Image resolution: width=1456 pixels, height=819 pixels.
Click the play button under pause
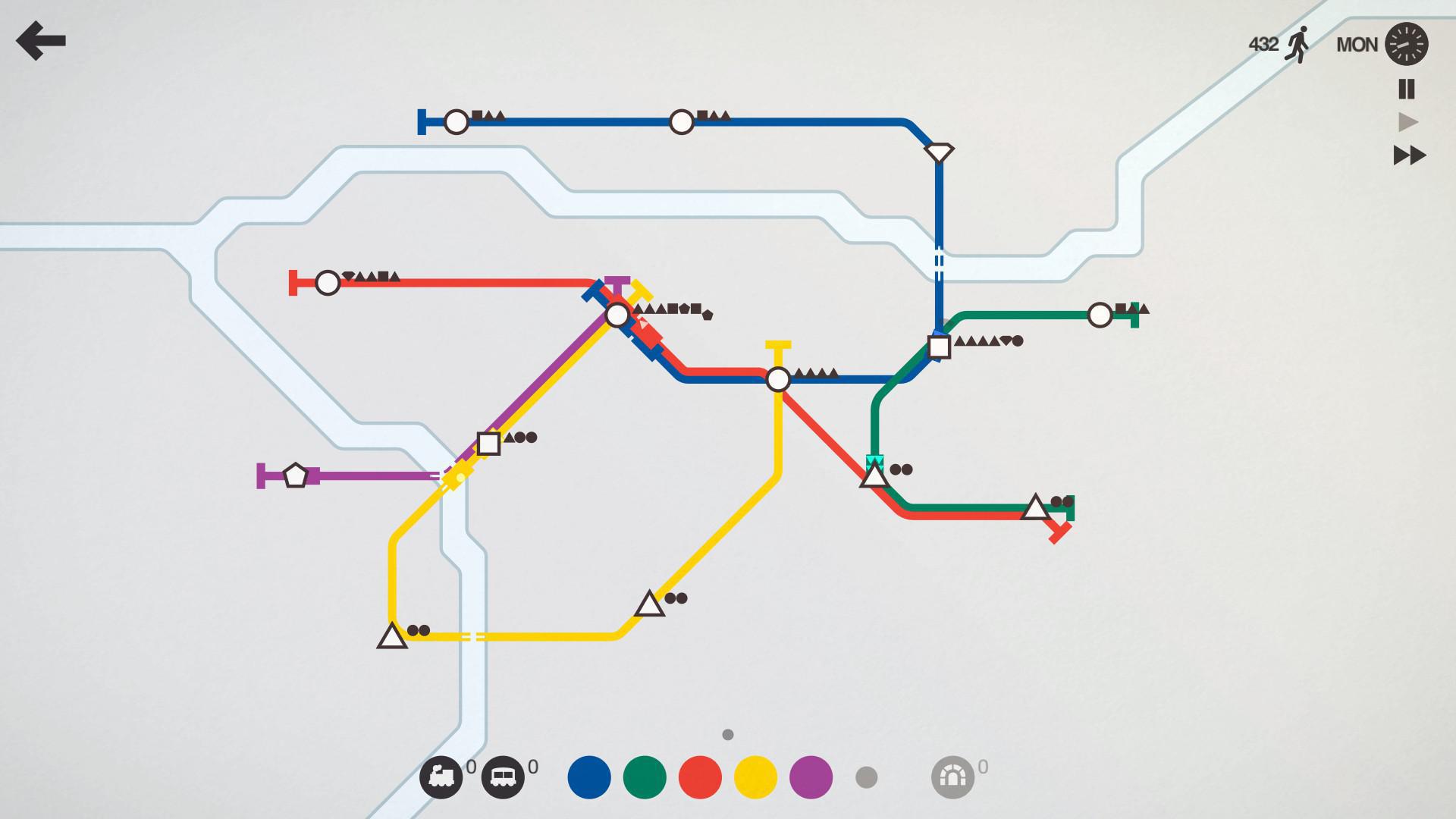(x=1408, y=121)
